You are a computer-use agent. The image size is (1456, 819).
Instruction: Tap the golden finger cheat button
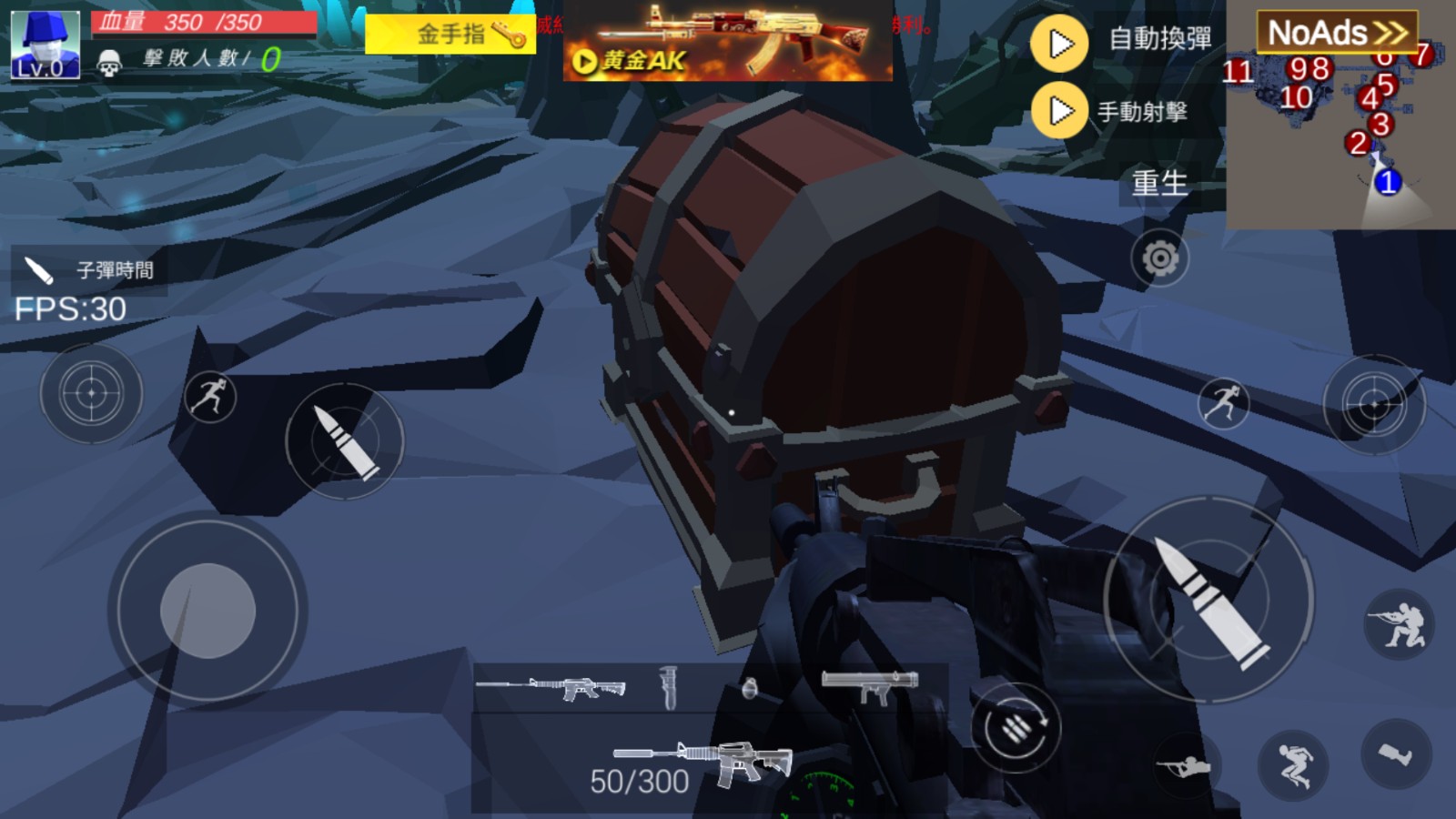(450, 35)
